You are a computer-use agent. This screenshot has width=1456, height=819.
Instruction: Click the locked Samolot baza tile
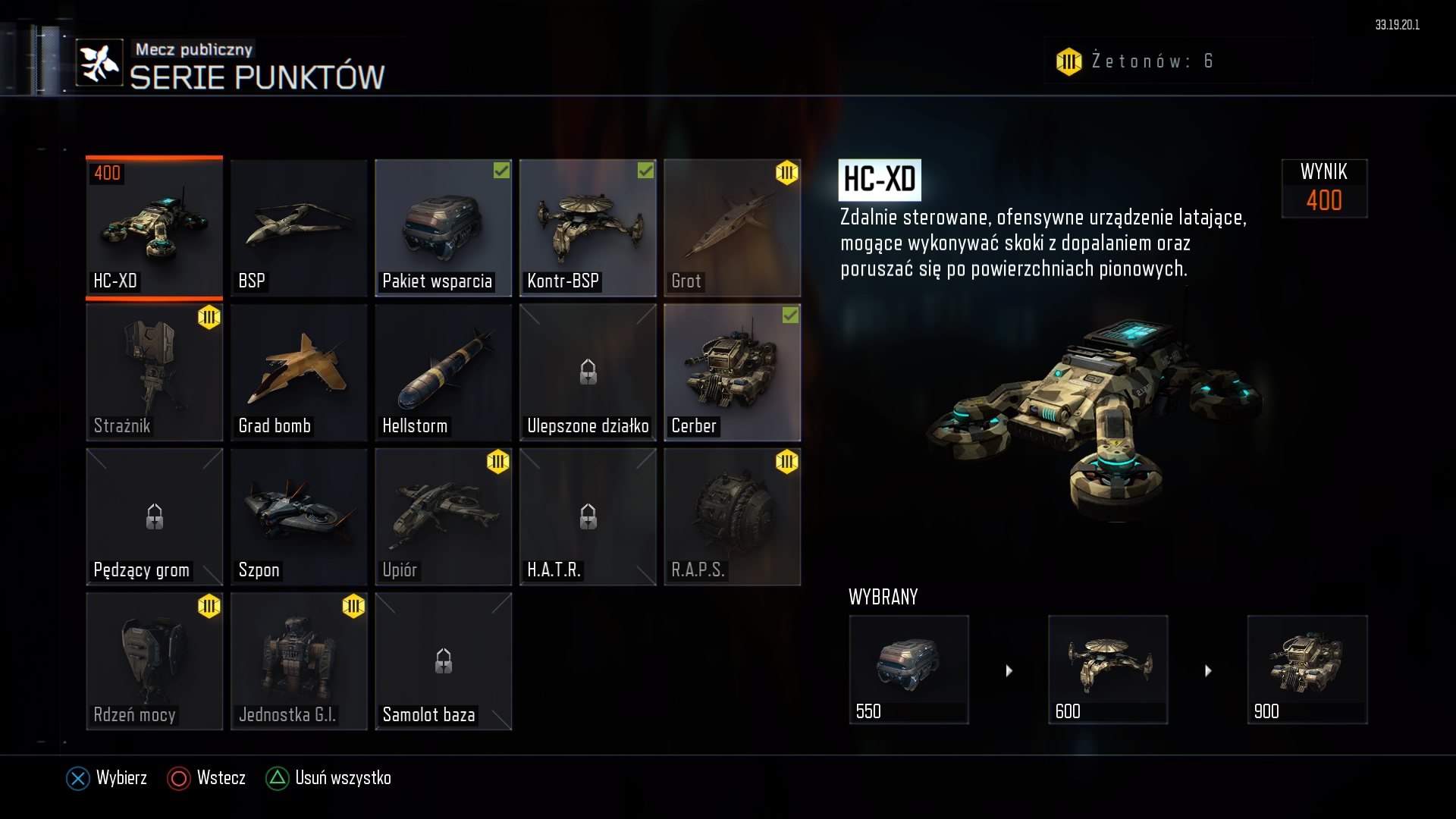[x=443, y=661]
